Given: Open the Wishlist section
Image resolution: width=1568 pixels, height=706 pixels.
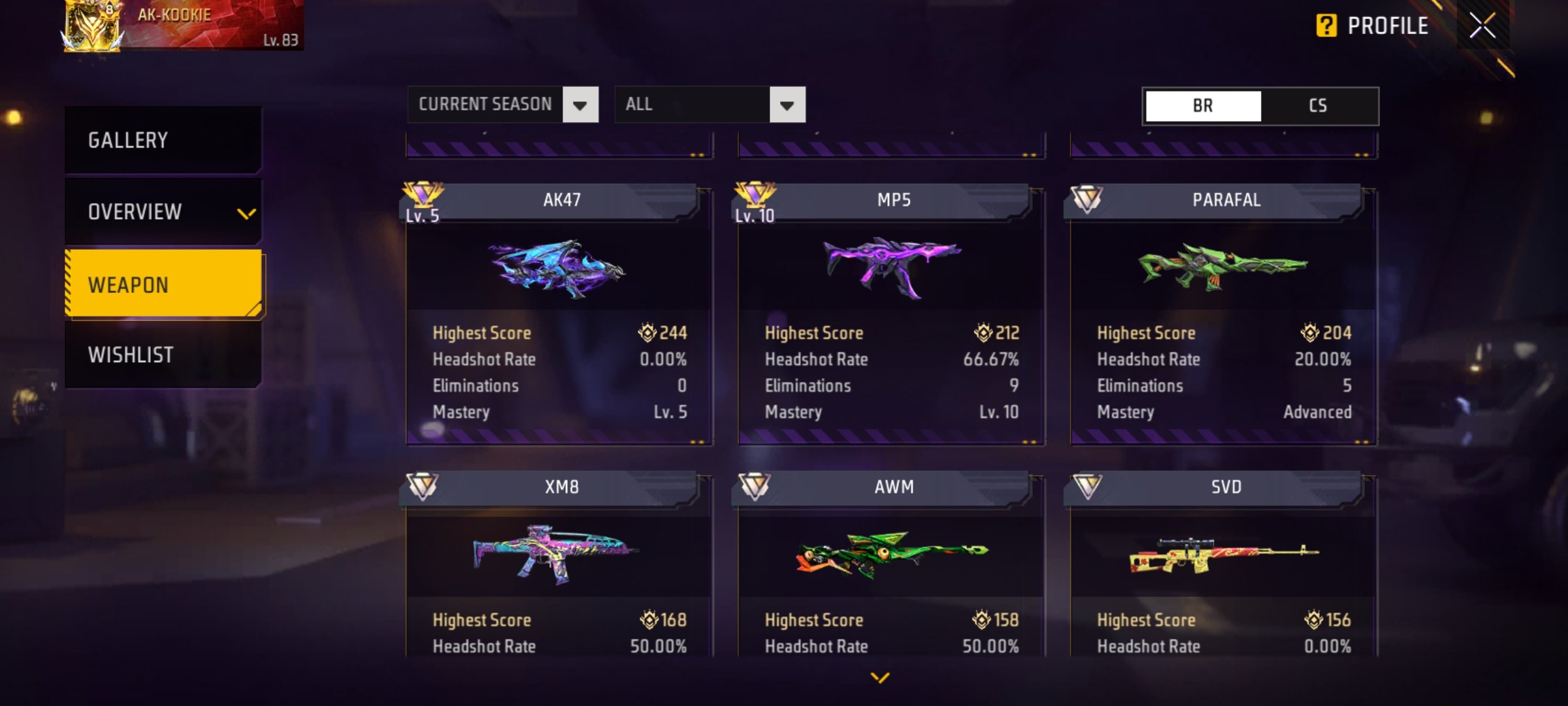Looking at the screenshot, I should point(163,355).
